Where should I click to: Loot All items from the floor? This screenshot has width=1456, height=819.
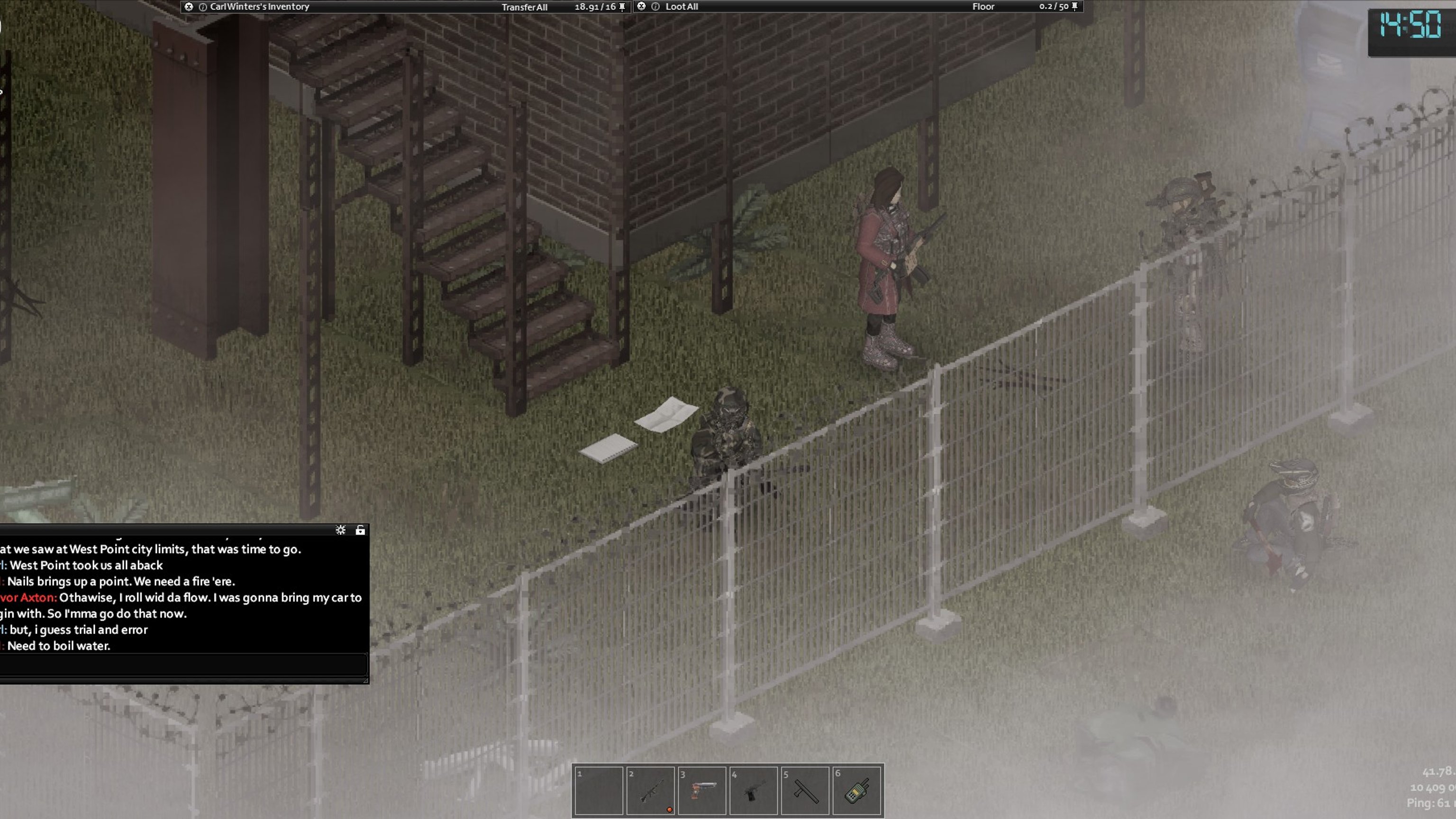coord(682,7)
